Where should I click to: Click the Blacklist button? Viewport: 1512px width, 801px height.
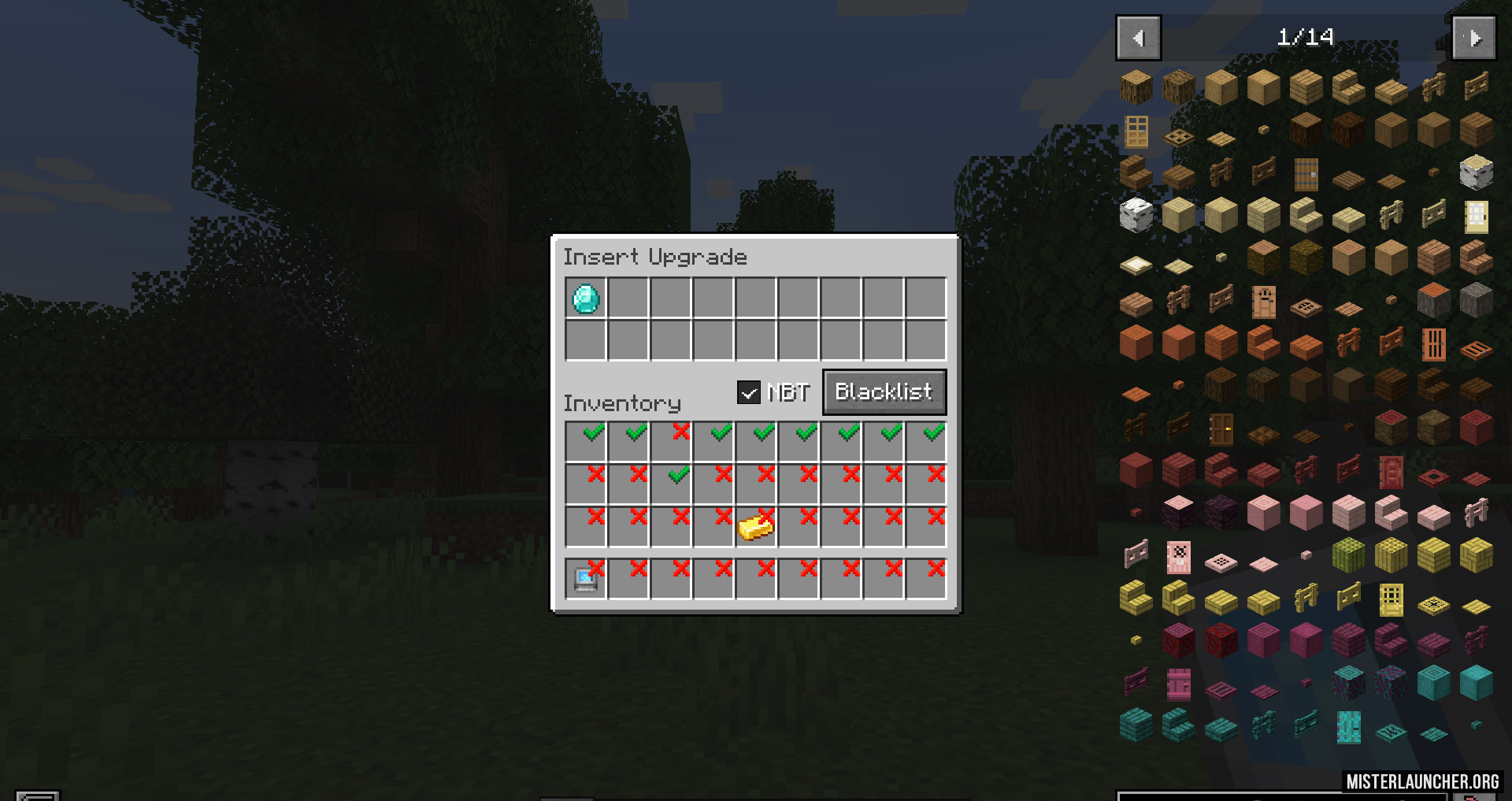click(884, 391)
